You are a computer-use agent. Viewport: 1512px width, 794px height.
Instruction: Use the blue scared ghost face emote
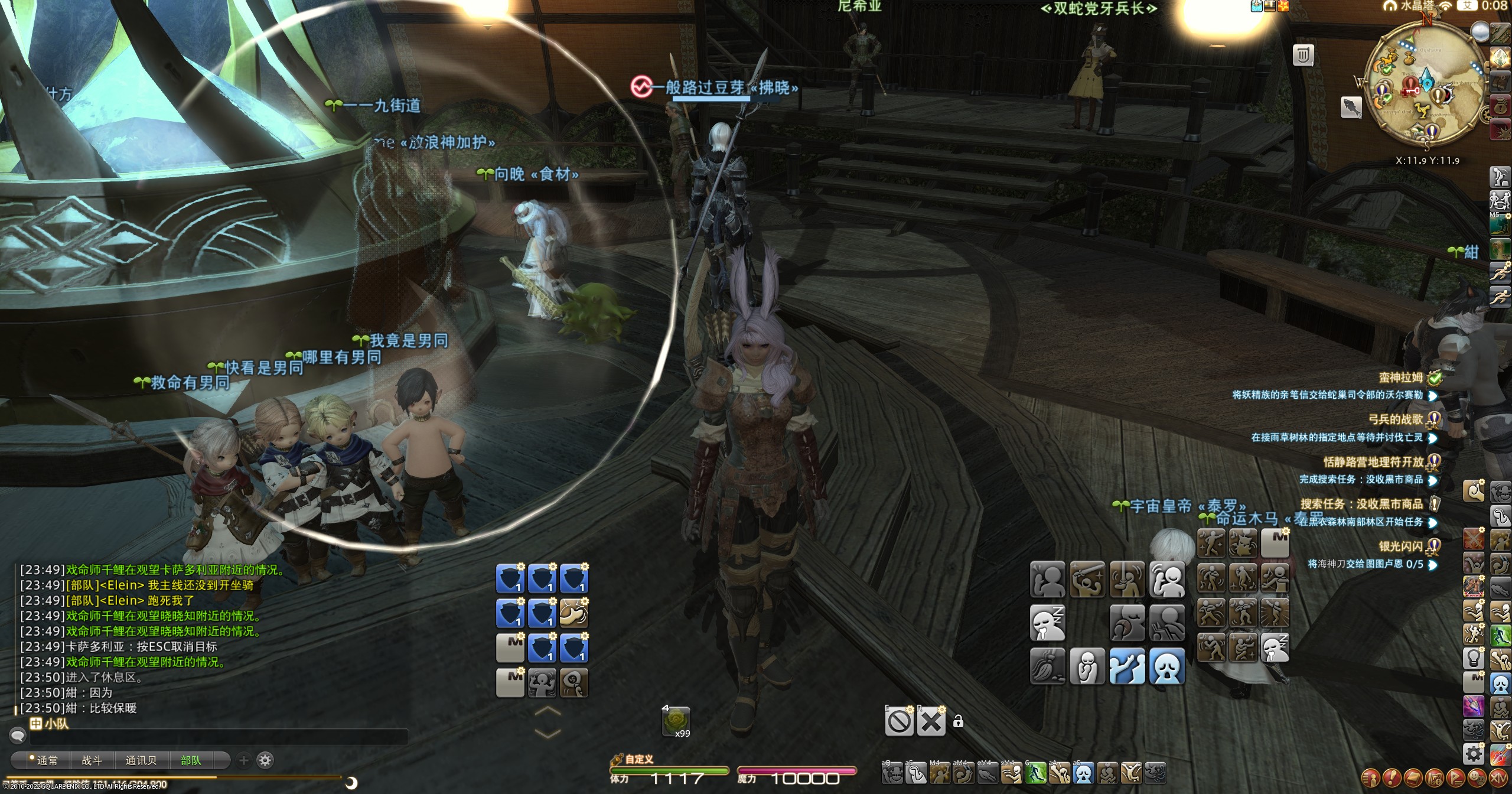[1167, 666]
